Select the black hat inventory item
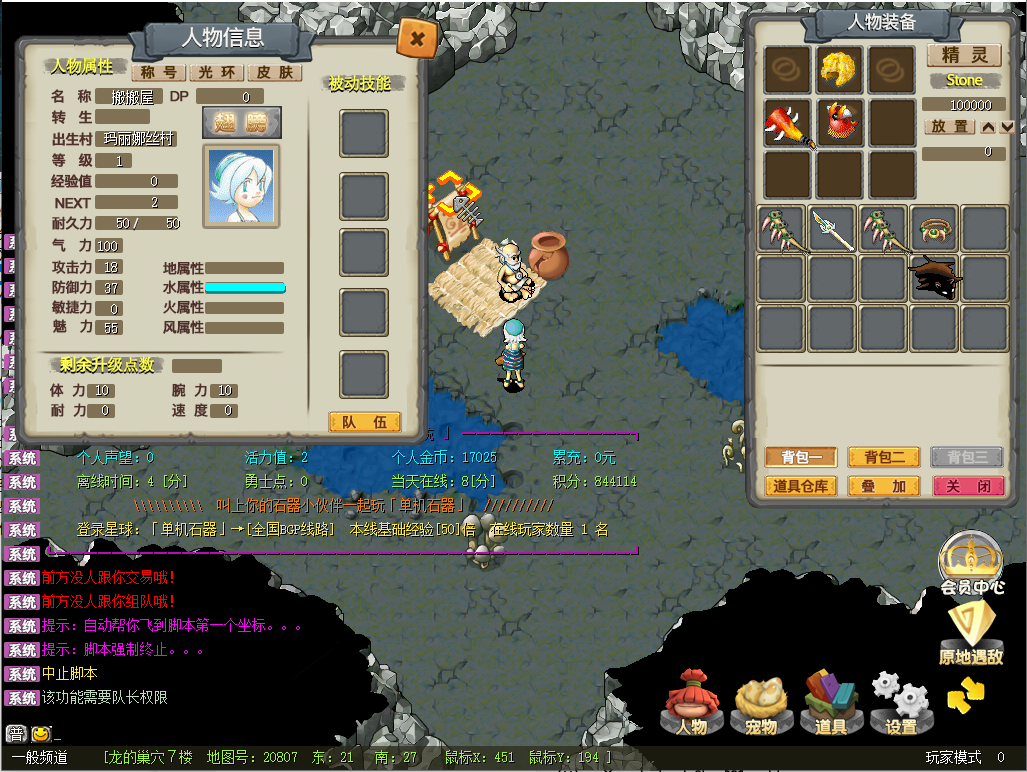The image size is (1027, 772). [935, 277]
